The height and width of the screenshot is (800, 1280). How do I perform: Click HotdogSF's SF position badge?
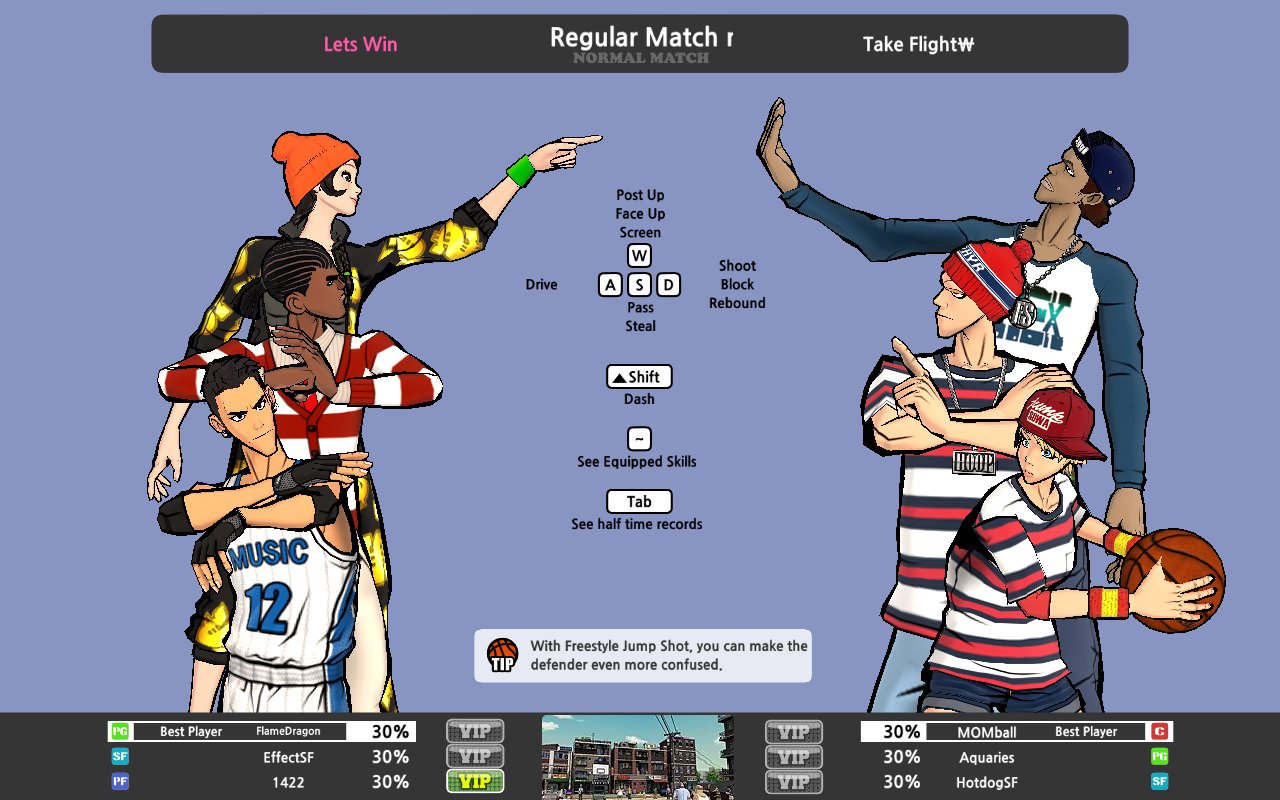[1158, 782]
